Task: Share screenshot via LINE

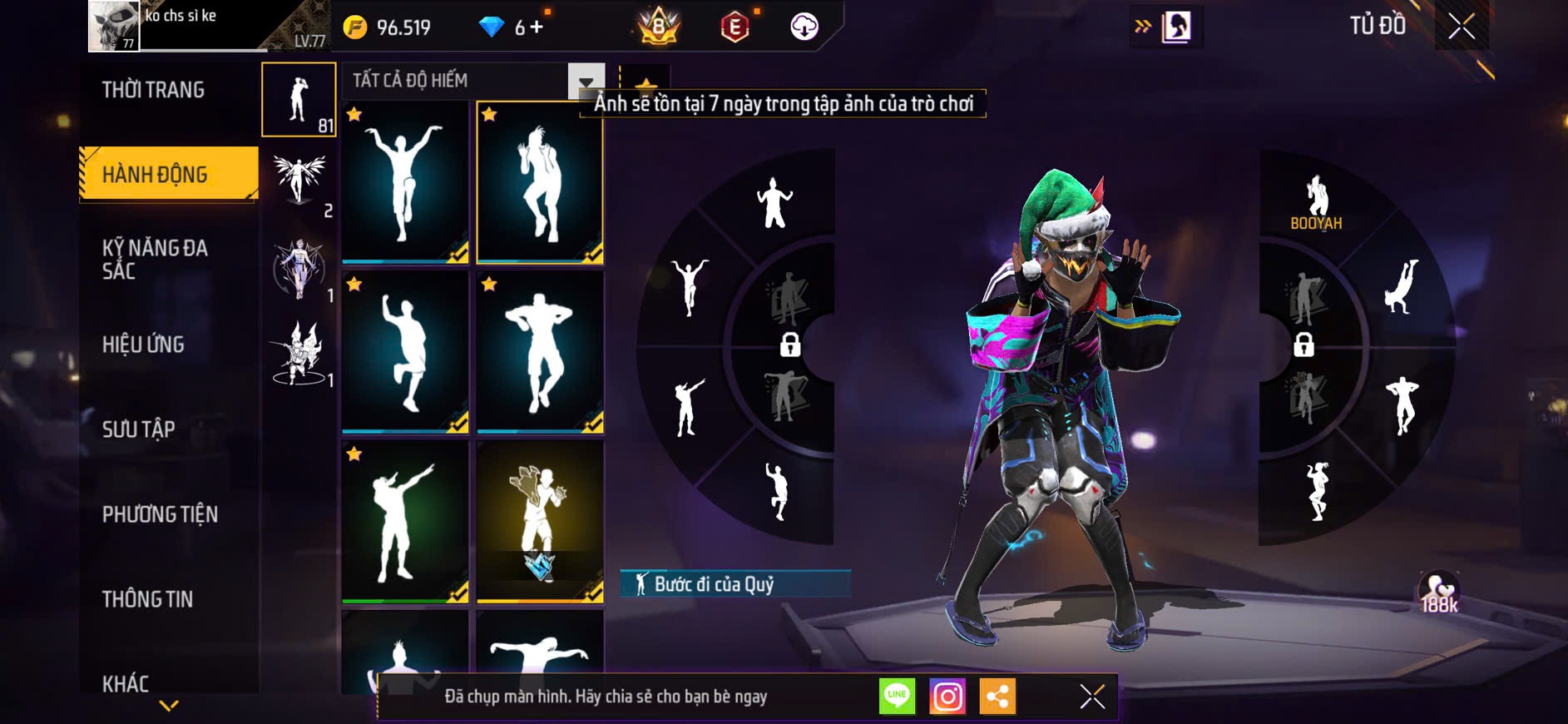Action: (897, 697)
